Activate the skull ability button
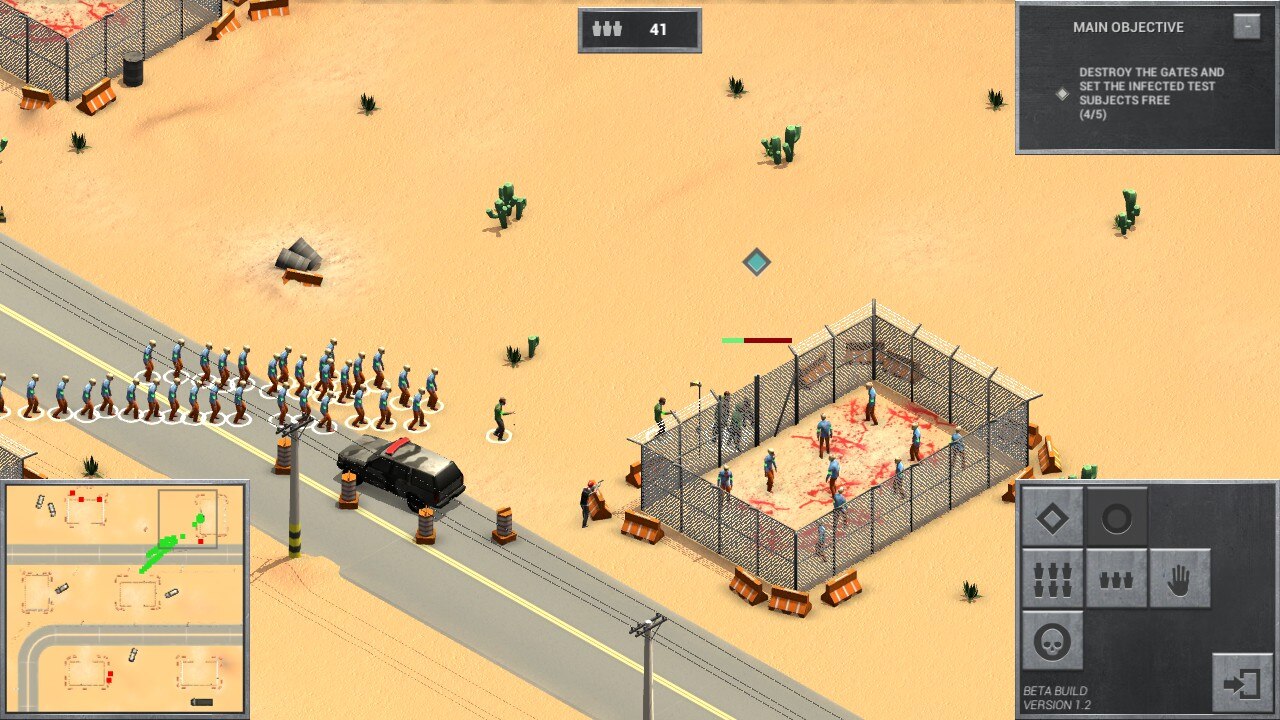This screenshot has height=720, width=1280. [x=1052, y=641]
